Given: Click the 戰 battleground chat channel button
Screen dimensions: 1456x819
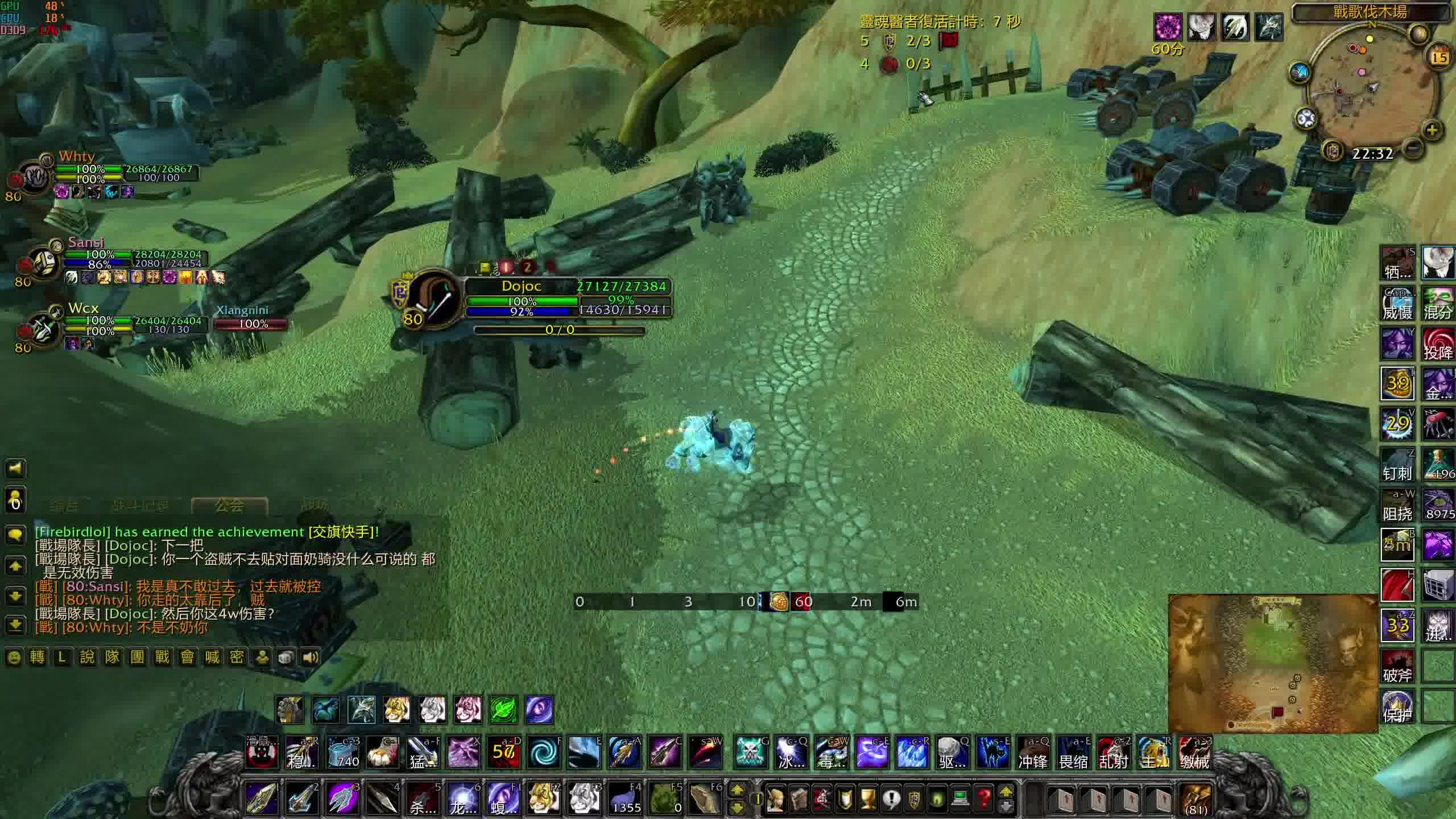Looking at the screenshot, I should click(162, 657).
